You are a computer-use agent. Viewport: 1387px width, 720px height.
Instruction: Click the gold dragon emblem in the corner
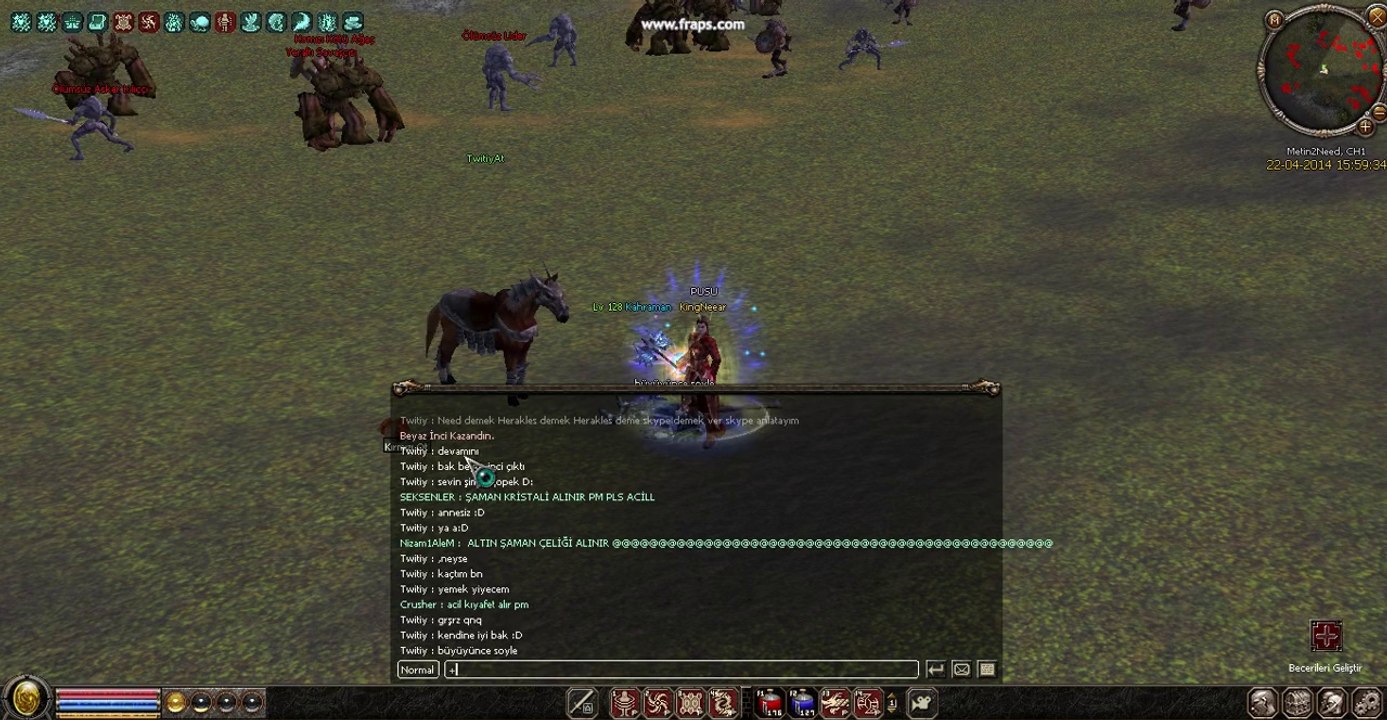pos(27,699)
